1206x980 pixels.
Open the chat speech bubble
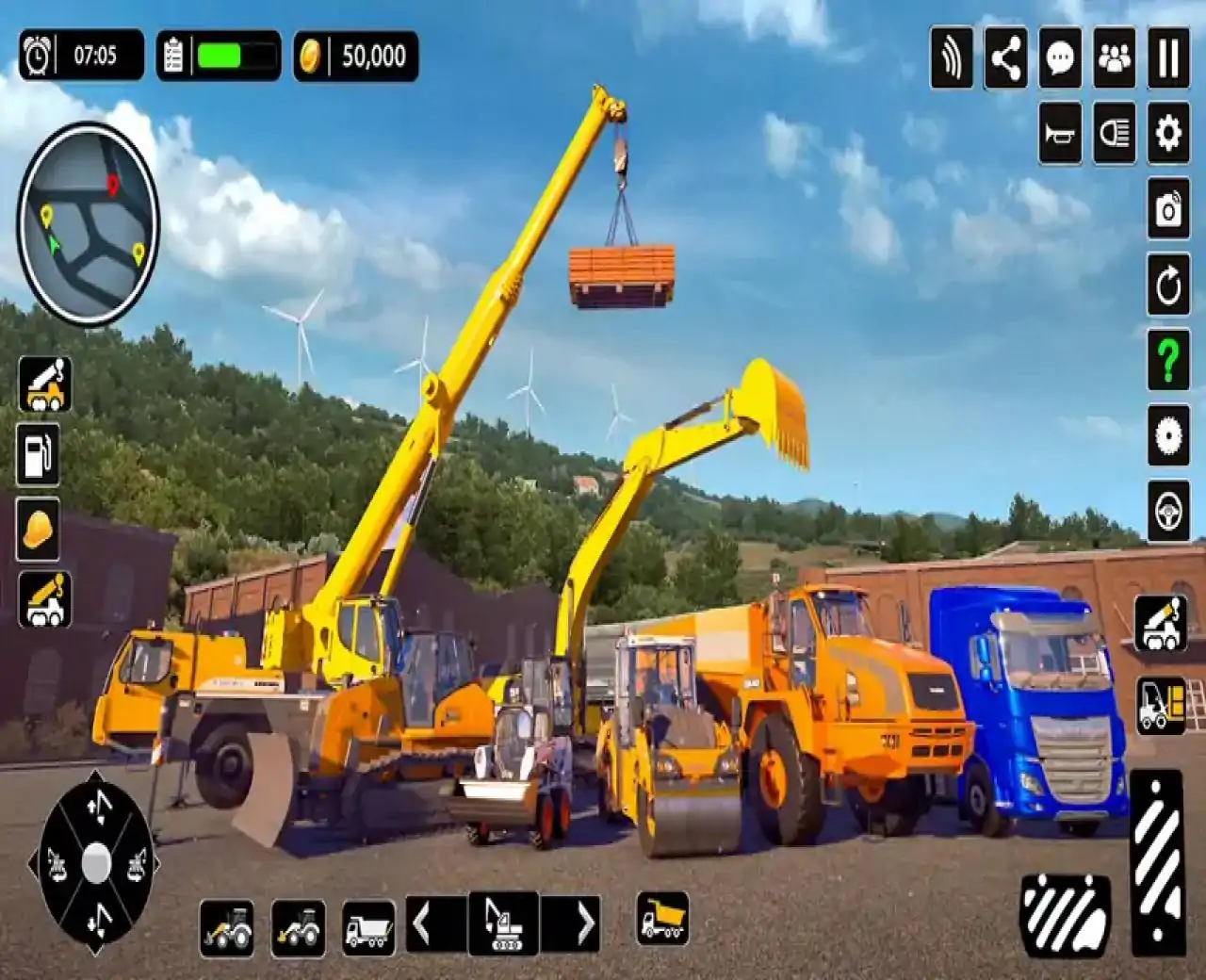point(1060,58)
